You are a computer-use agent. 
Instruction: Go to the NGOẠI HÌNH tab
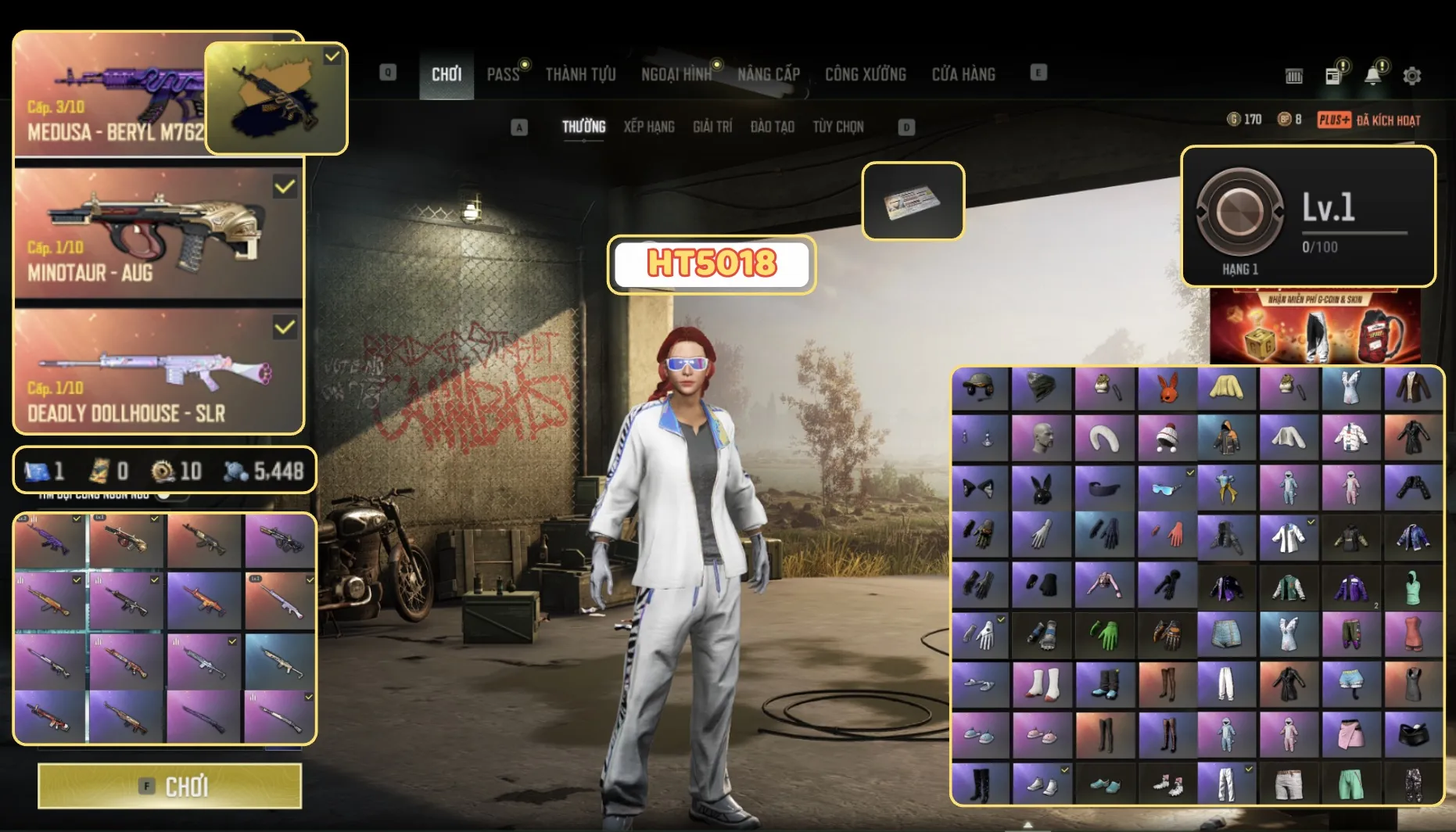point(676,74)
